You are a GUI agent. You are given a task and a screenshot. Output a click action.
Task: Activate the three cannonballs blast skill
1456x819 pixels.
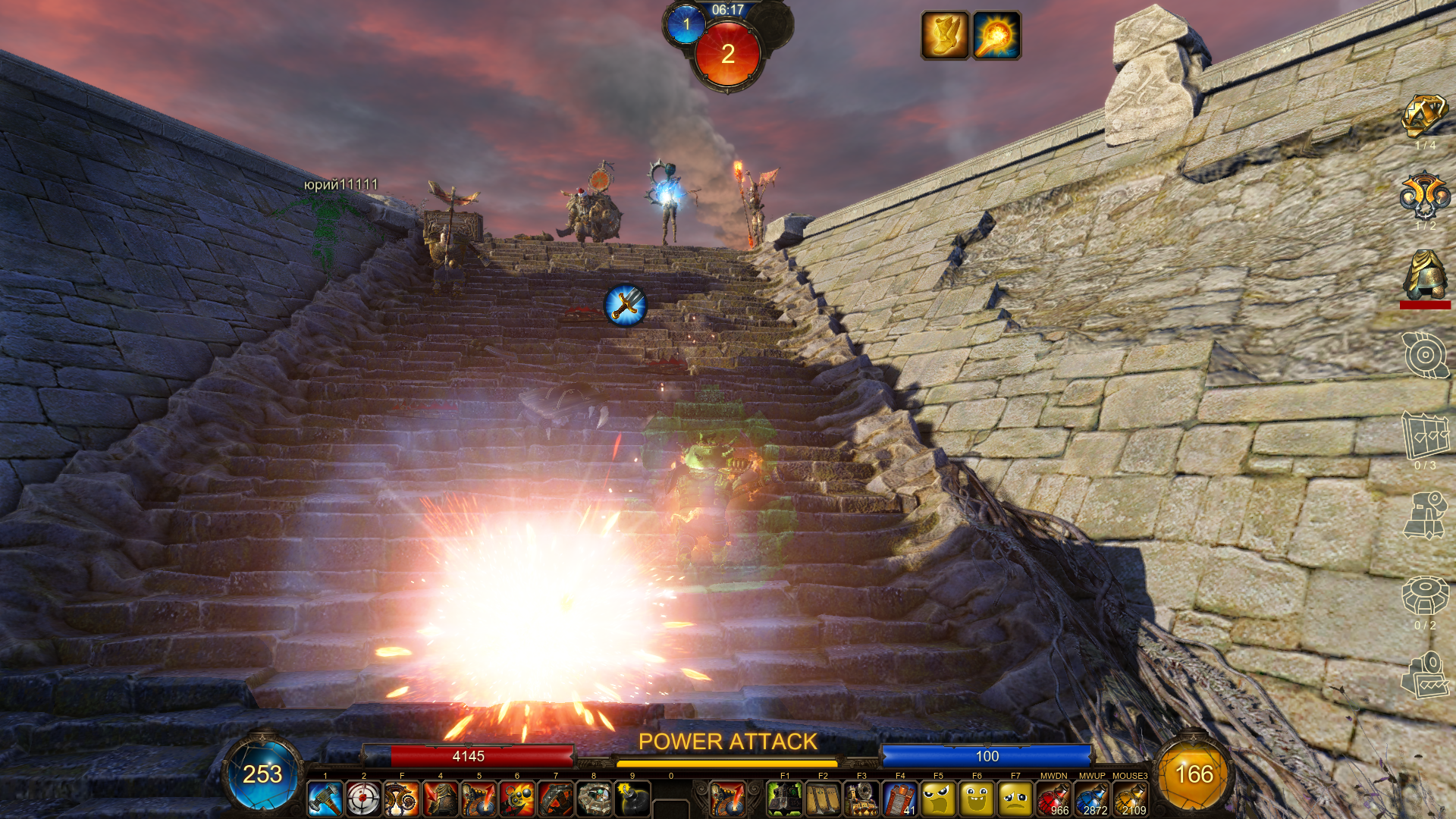[517, 799]
